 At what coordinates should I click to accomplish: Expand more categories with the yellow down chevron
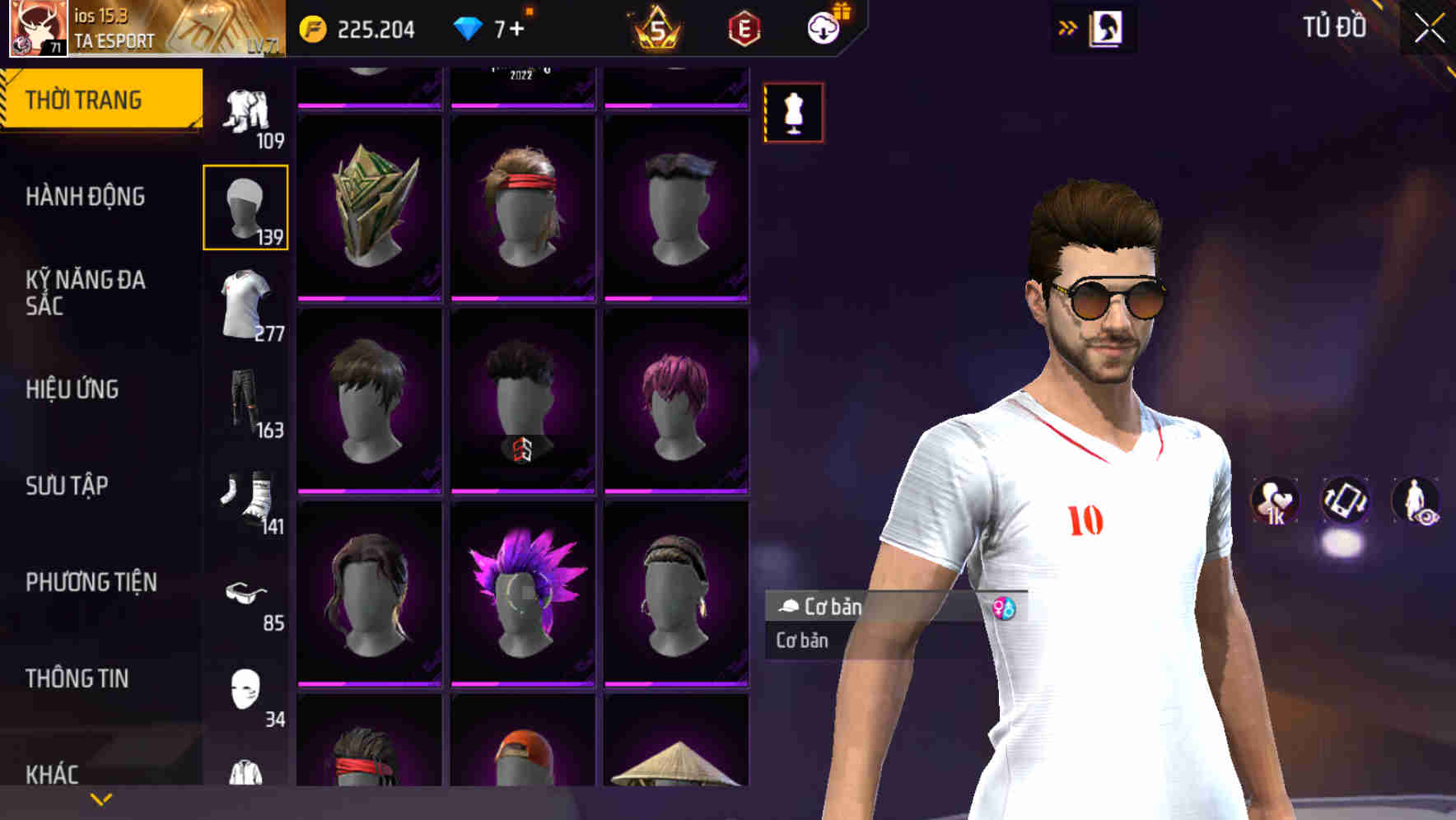(100, 798)
